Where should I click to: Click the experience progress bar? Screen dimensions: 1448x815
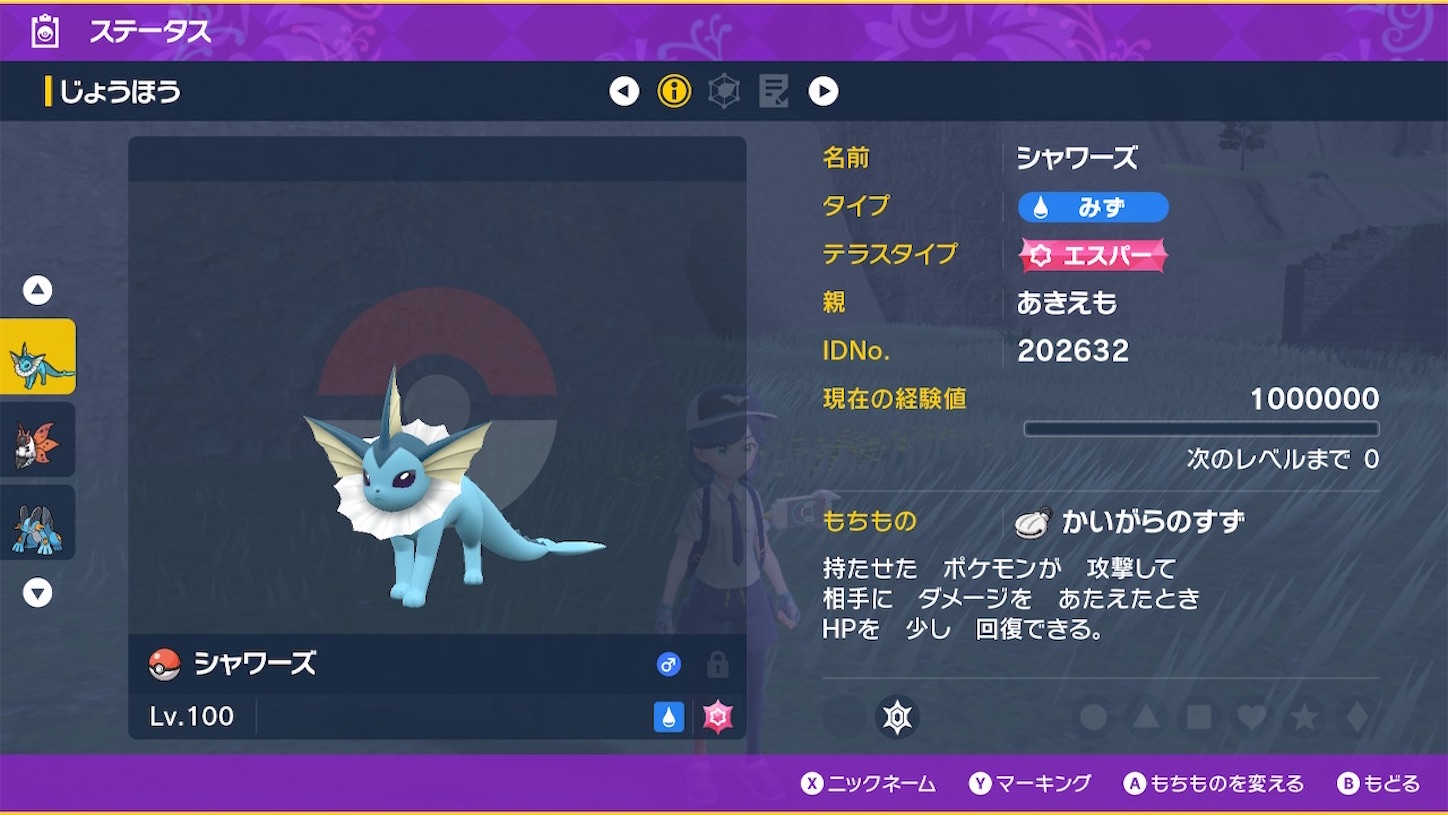pyautogui.click(x=1200, y=427)
